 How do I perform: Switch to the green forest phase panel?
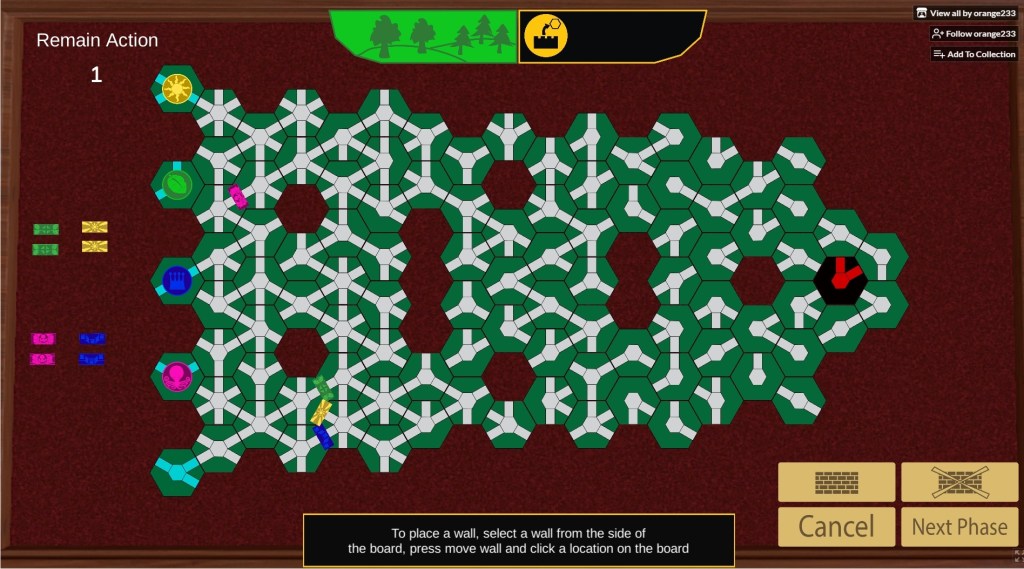424,37
